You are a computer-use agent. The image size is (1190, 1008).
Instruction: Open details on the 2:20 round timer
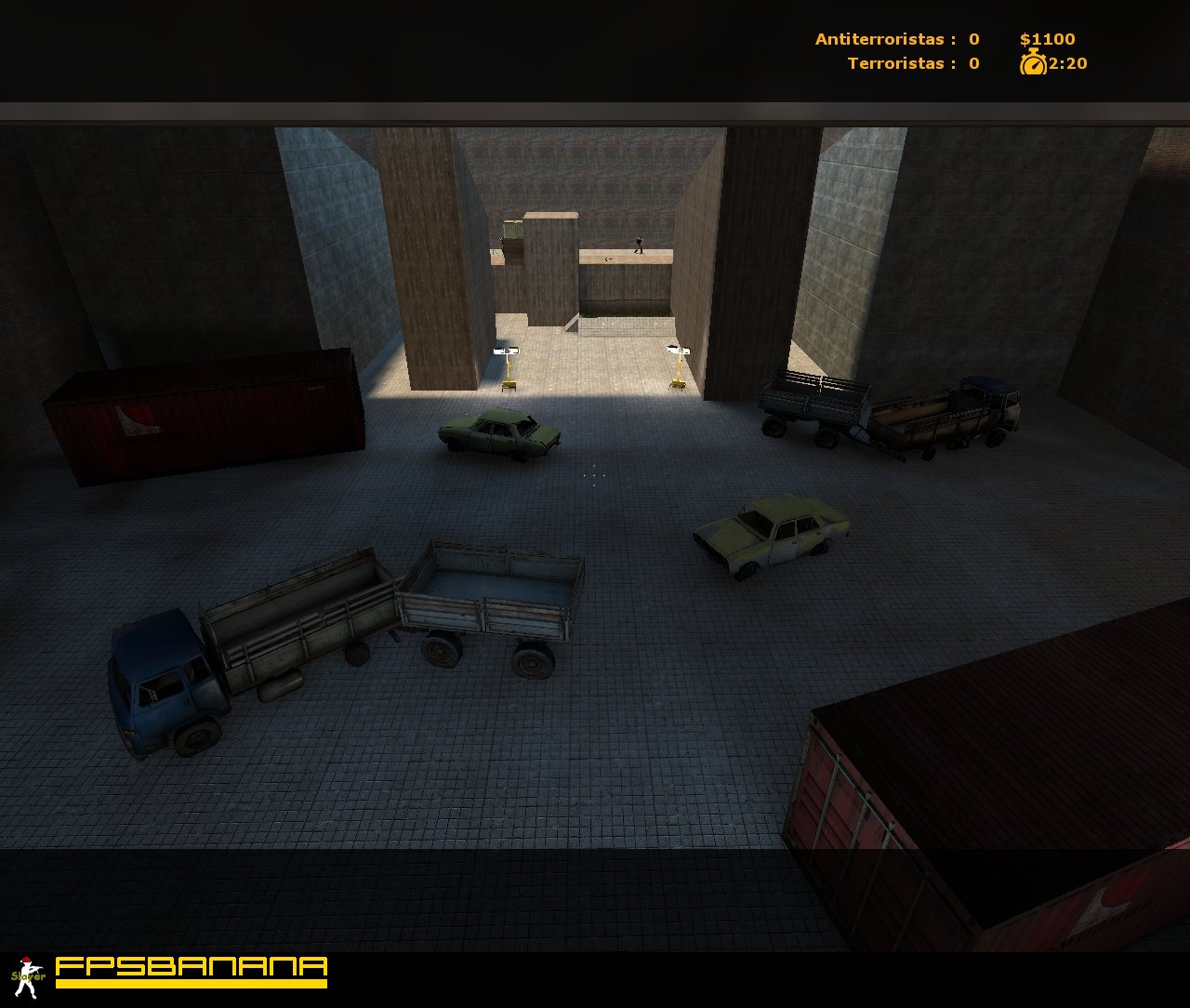1068,63
